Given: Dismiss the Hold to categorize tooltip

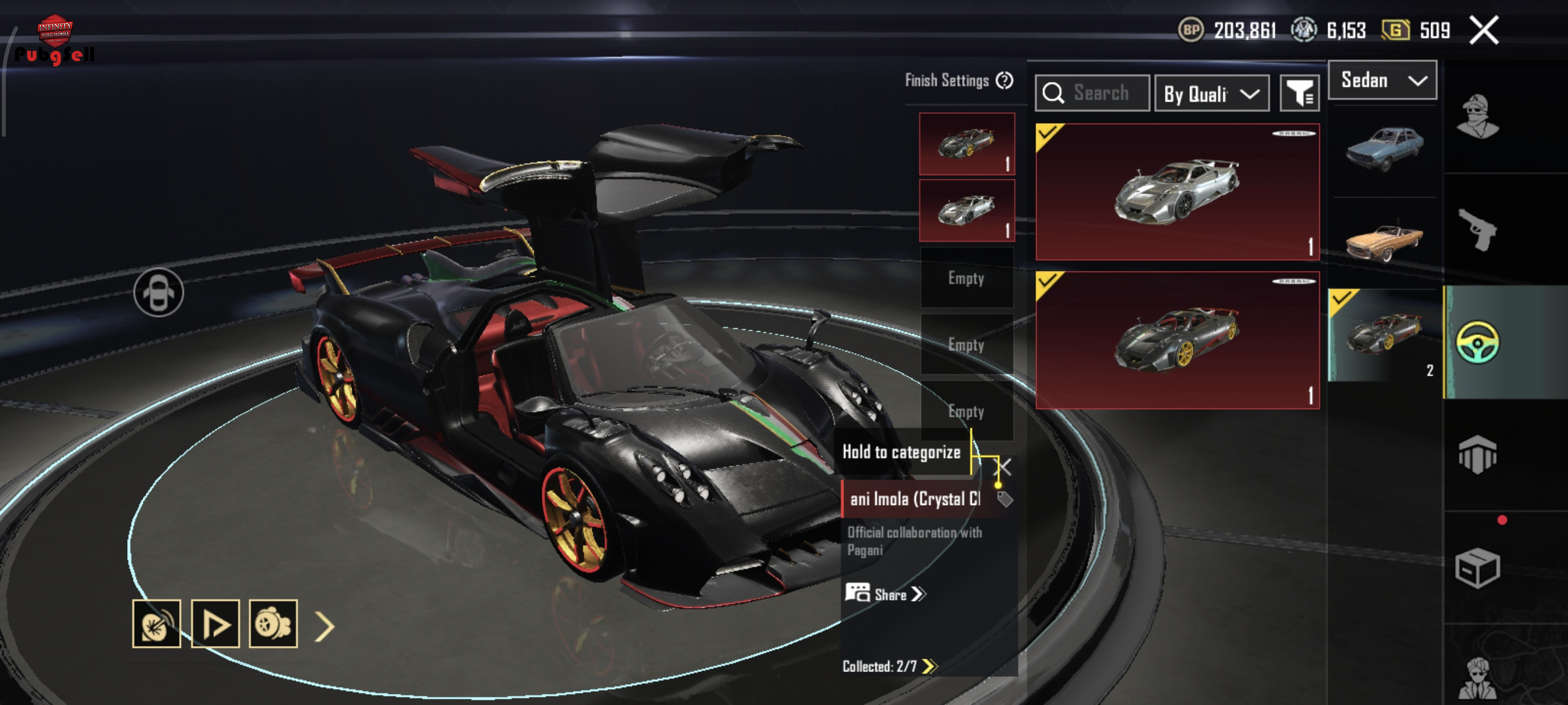Looking at the screenshot, I should point(1003,467).
